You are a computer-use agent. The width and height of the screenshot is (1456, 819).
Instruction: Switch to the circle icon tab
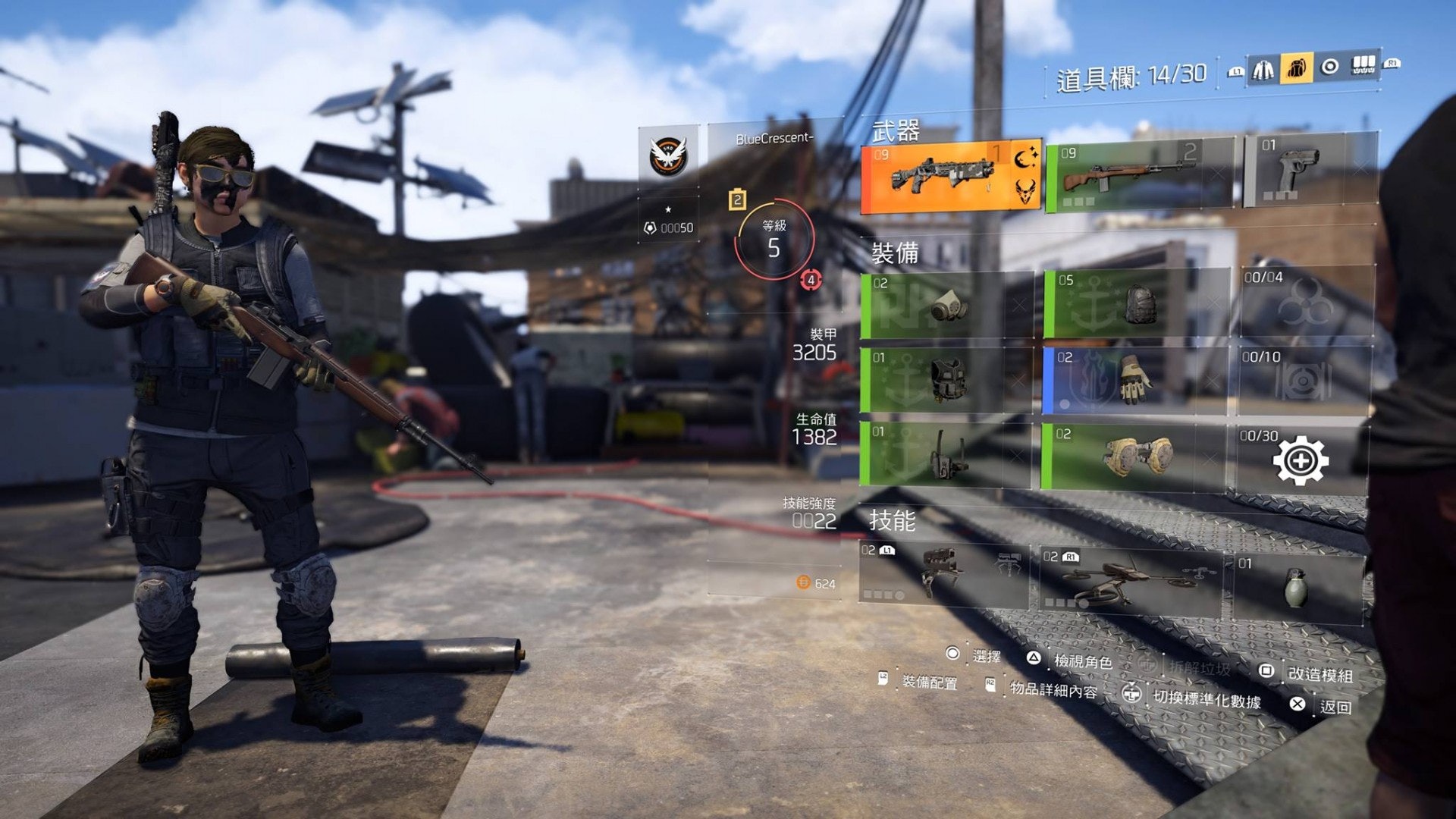1329,67
